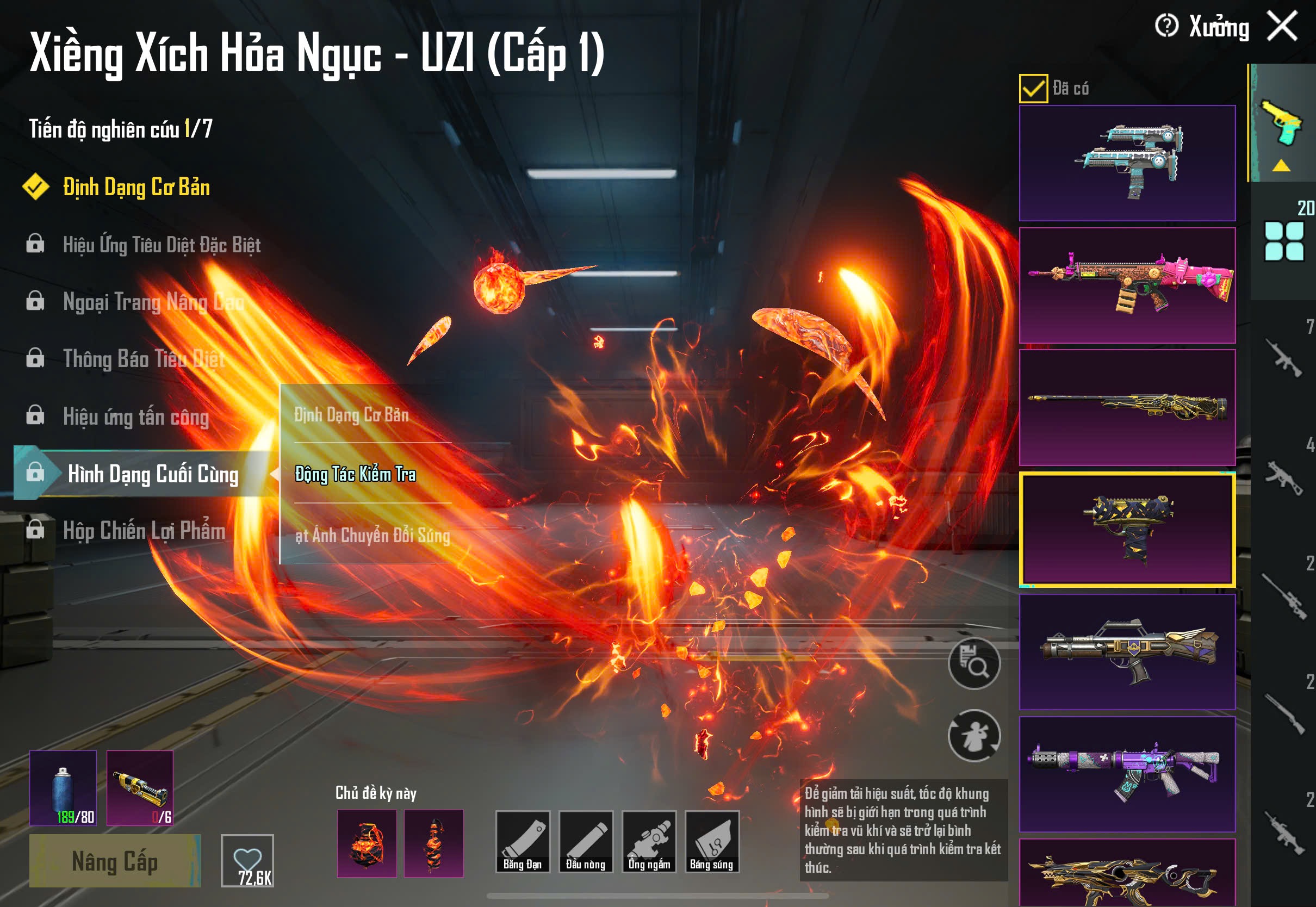Select Hiệu Ứng Tiêu Diệt Đặc Biệt stage
The image size is (1316, 907).
click(x=162, y=245)
